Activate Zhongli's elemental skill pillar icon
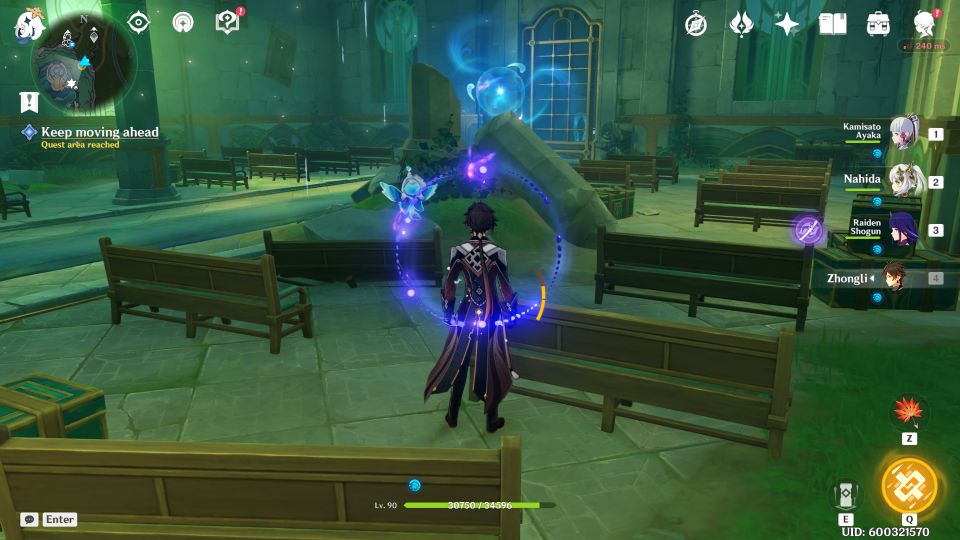The image size is (960, 540). click(x=845, y=493)
